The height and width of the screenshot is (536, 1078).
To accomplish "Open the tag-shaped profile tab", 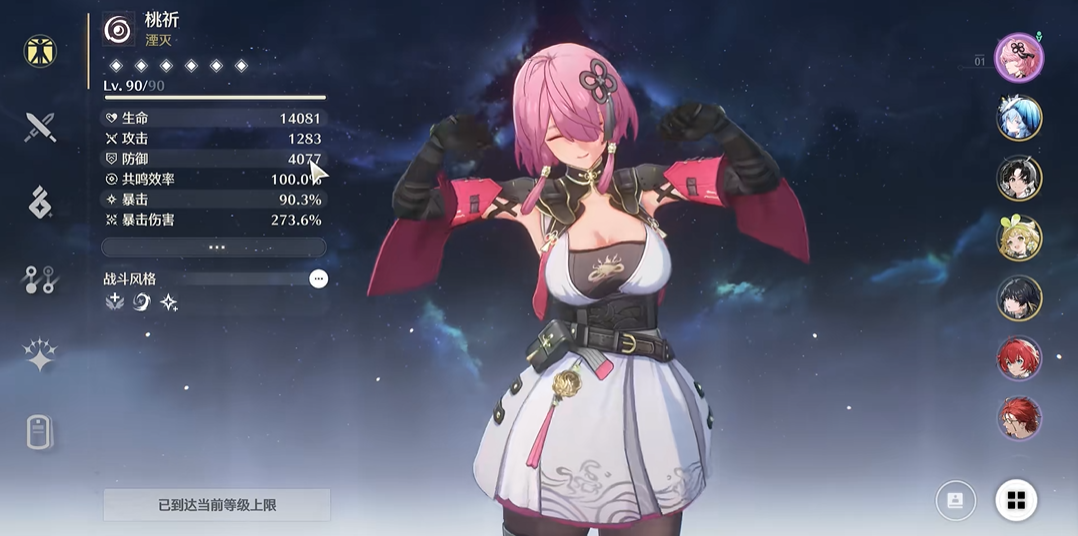I will (x=40, y=433).
